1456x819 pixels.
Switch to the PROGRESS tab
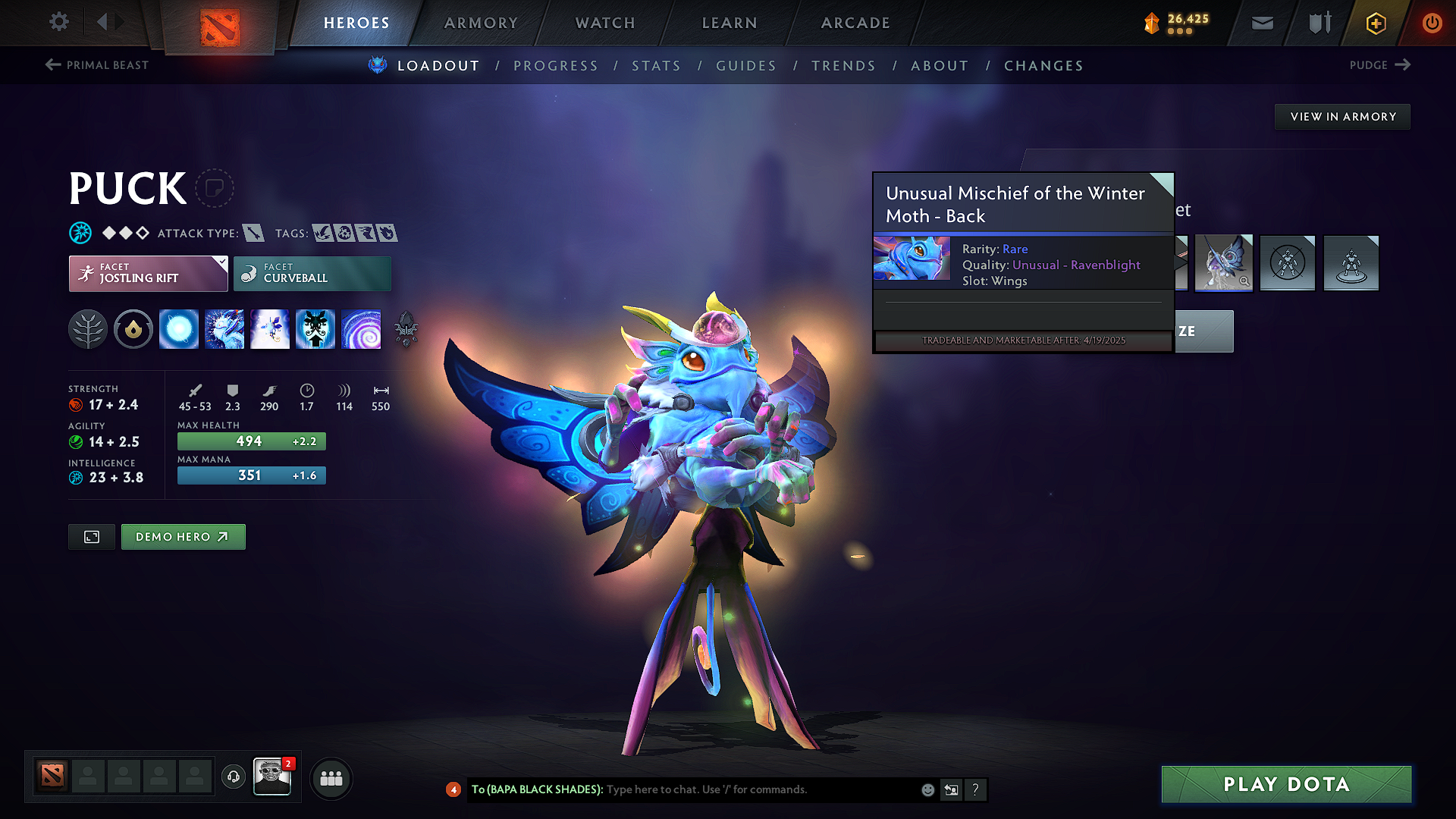point(556,66)
